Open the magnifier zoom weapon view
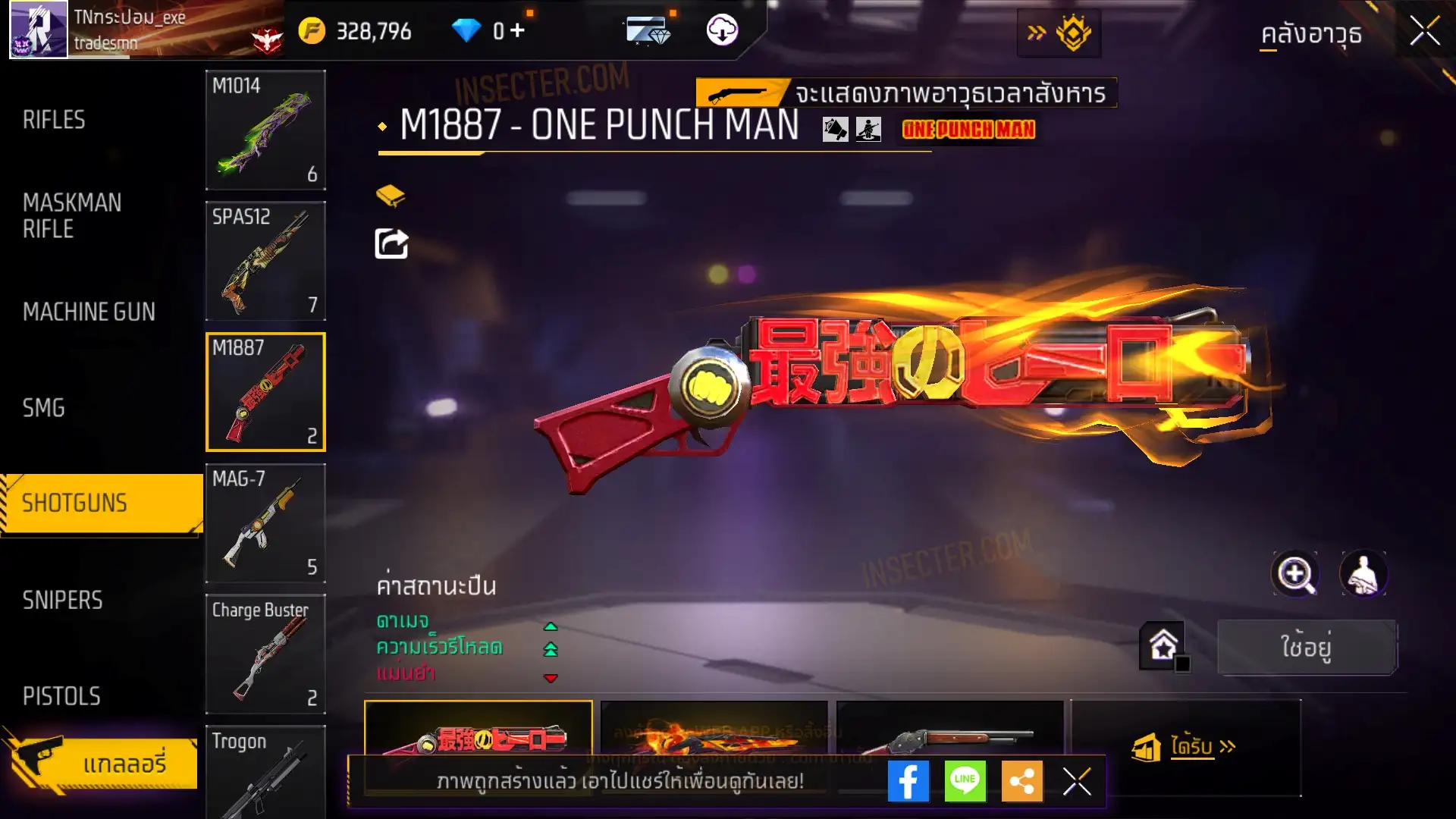 pyautogui.click(x=1295, y=574)
